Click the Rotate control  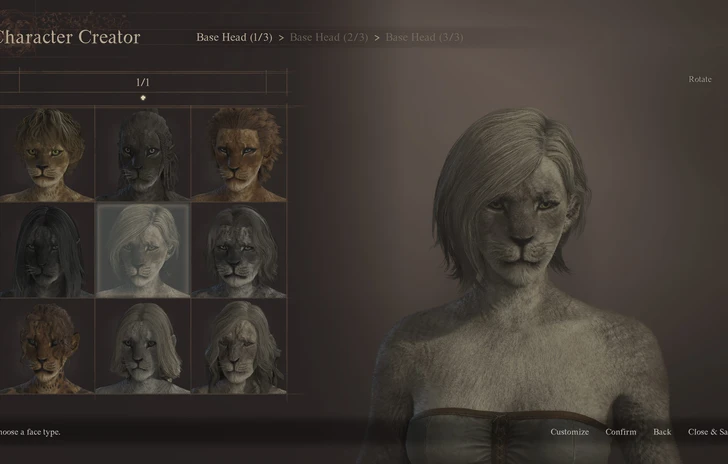700,79
